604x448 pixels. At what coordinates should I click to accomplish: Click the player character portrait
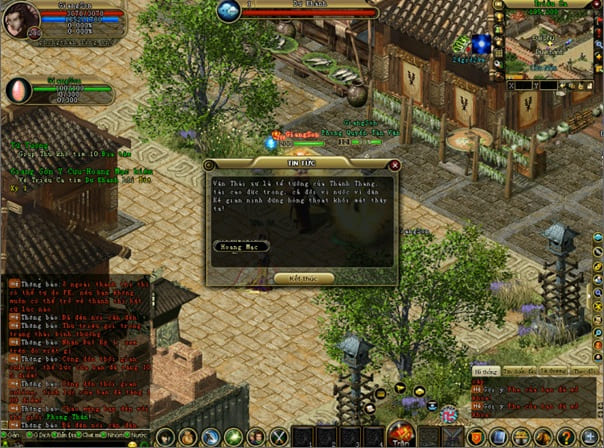pos(22,19)
